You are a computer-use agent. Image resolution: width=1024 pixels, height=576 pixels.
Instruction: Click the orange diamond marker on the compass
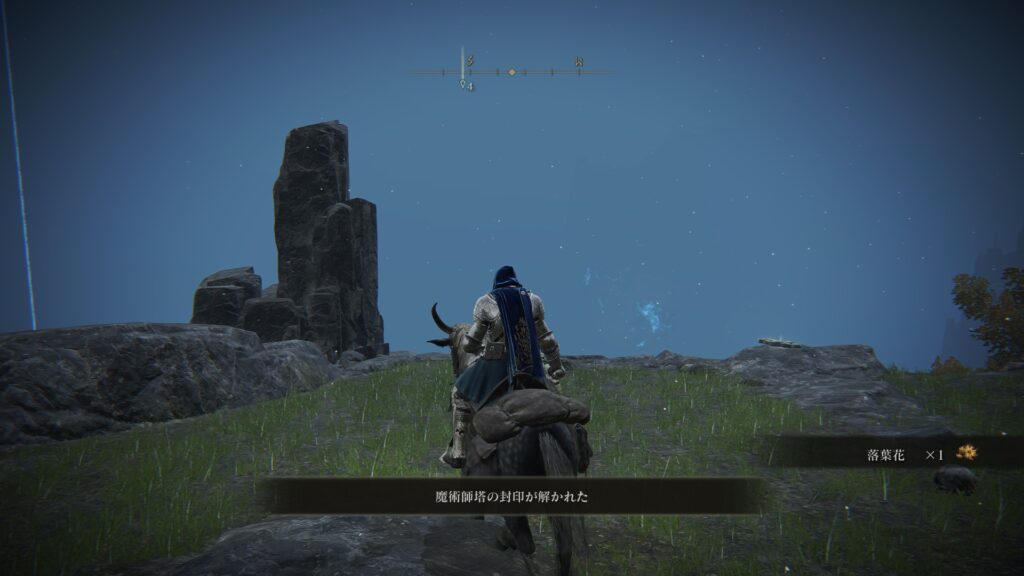(x=512, y=72)
